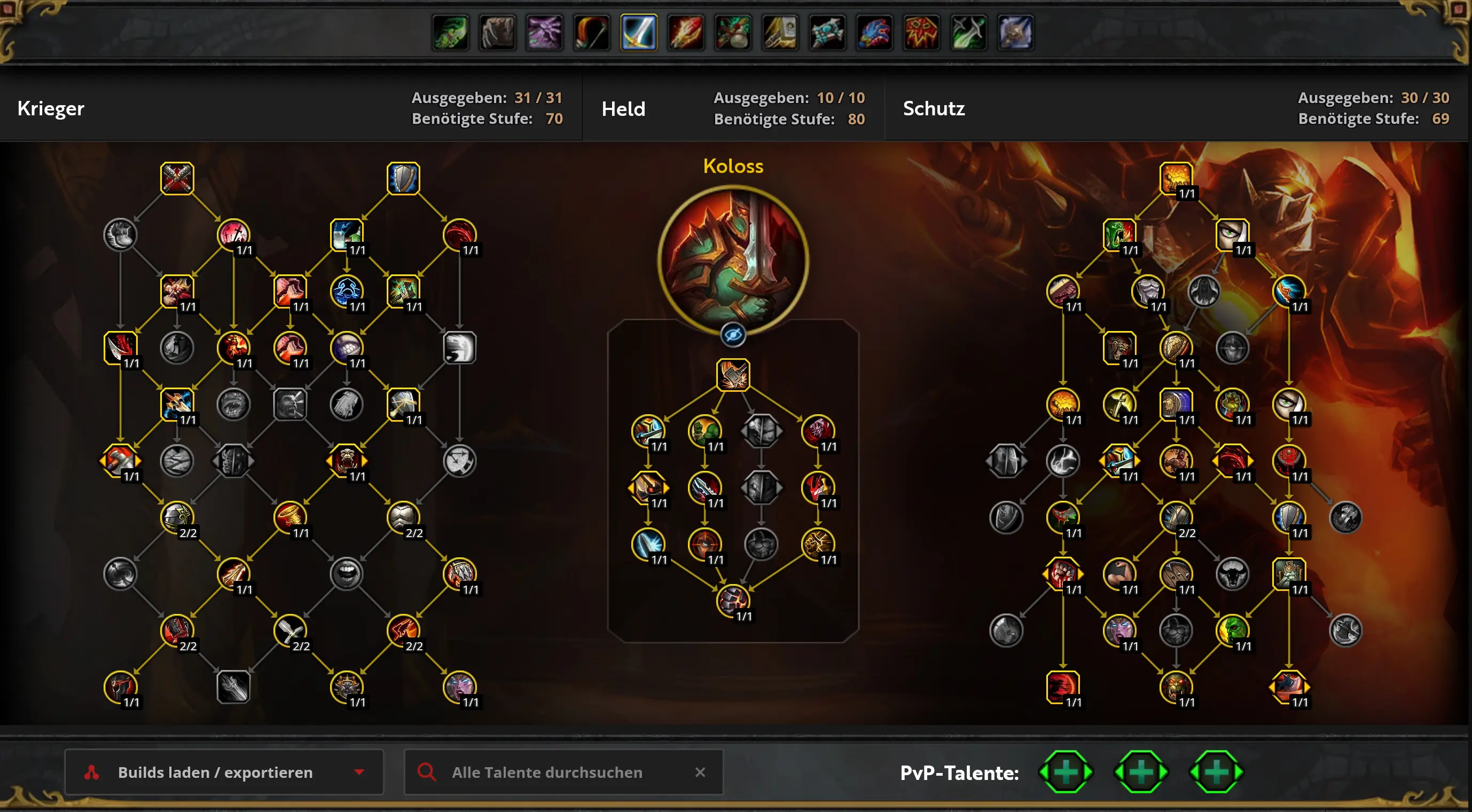Select the top hammer node in Koloss tree

733,375
